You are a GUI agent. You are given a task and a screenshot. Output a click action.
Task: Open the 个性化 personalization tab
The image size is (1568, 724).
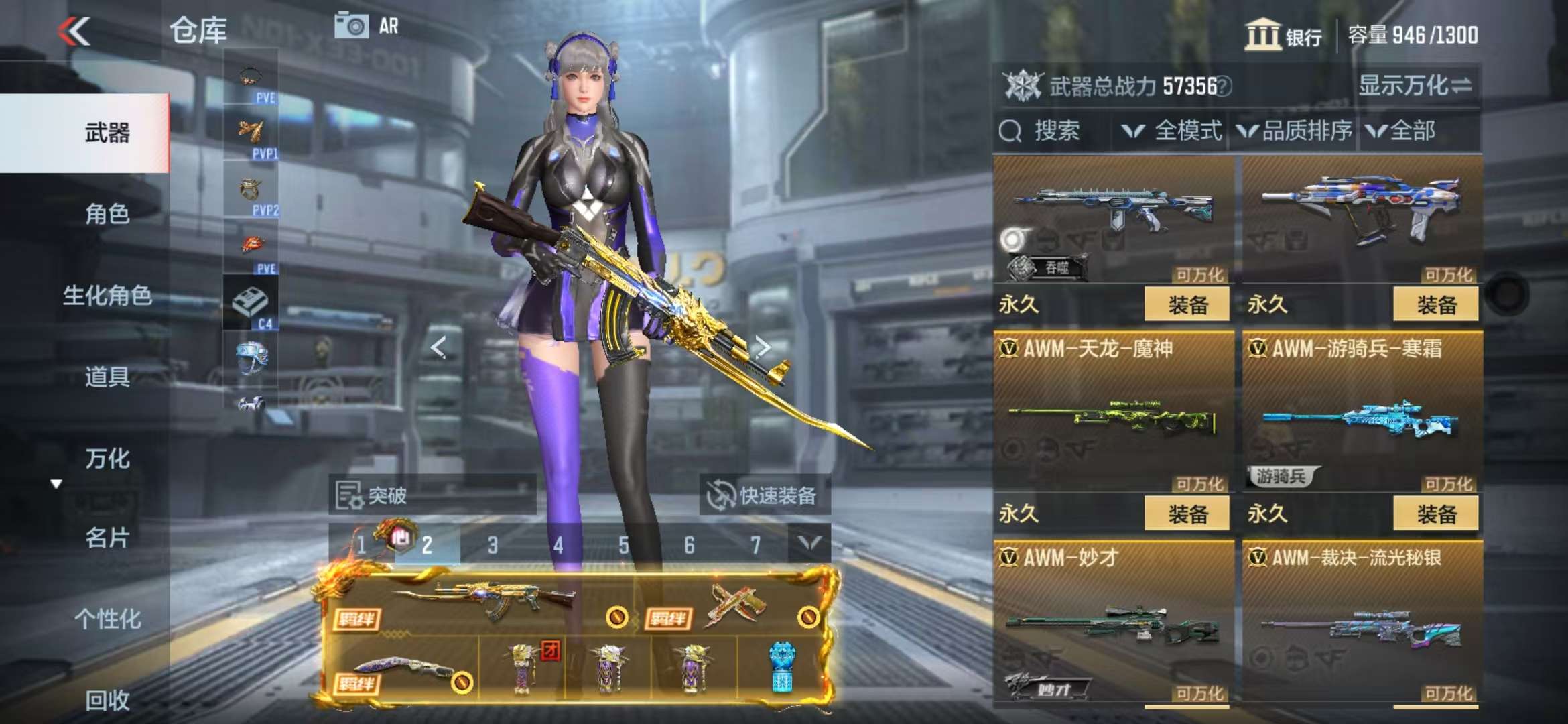click(107, 619)
